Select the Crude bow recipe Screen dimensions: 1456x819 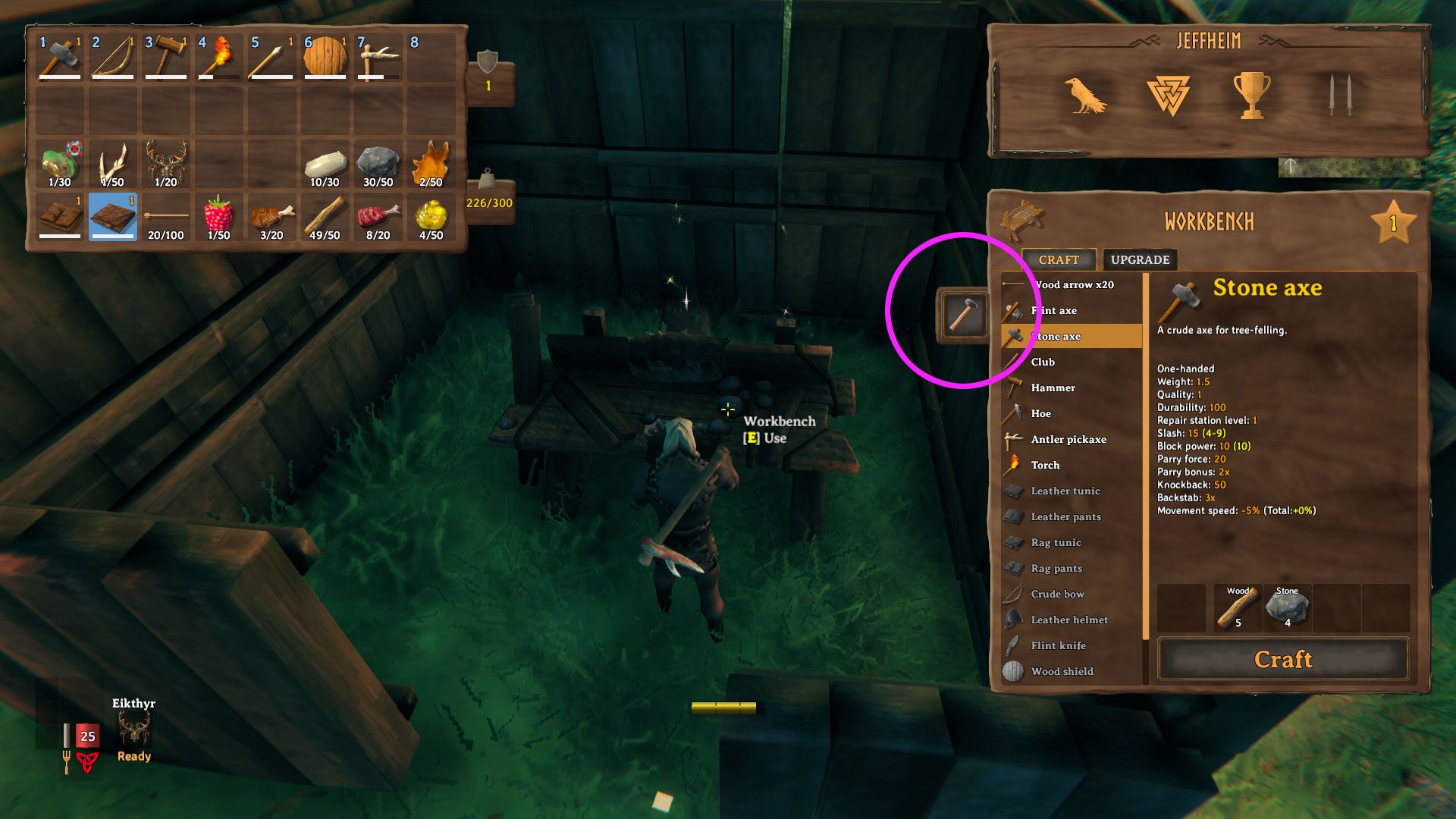tap(1057, 594)
